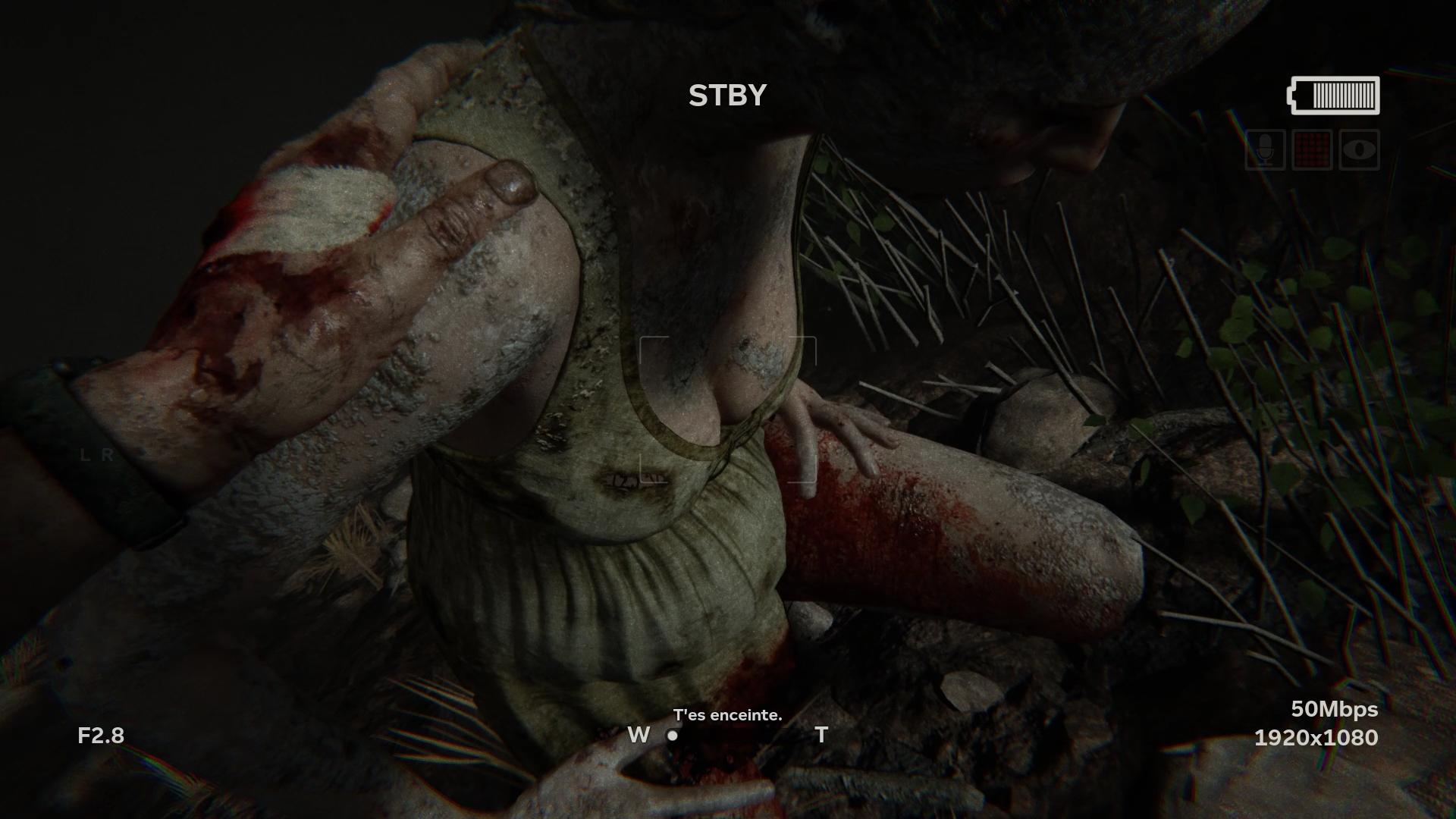Select the R audio channel label

pyautogui.click(x=107, y=455)
